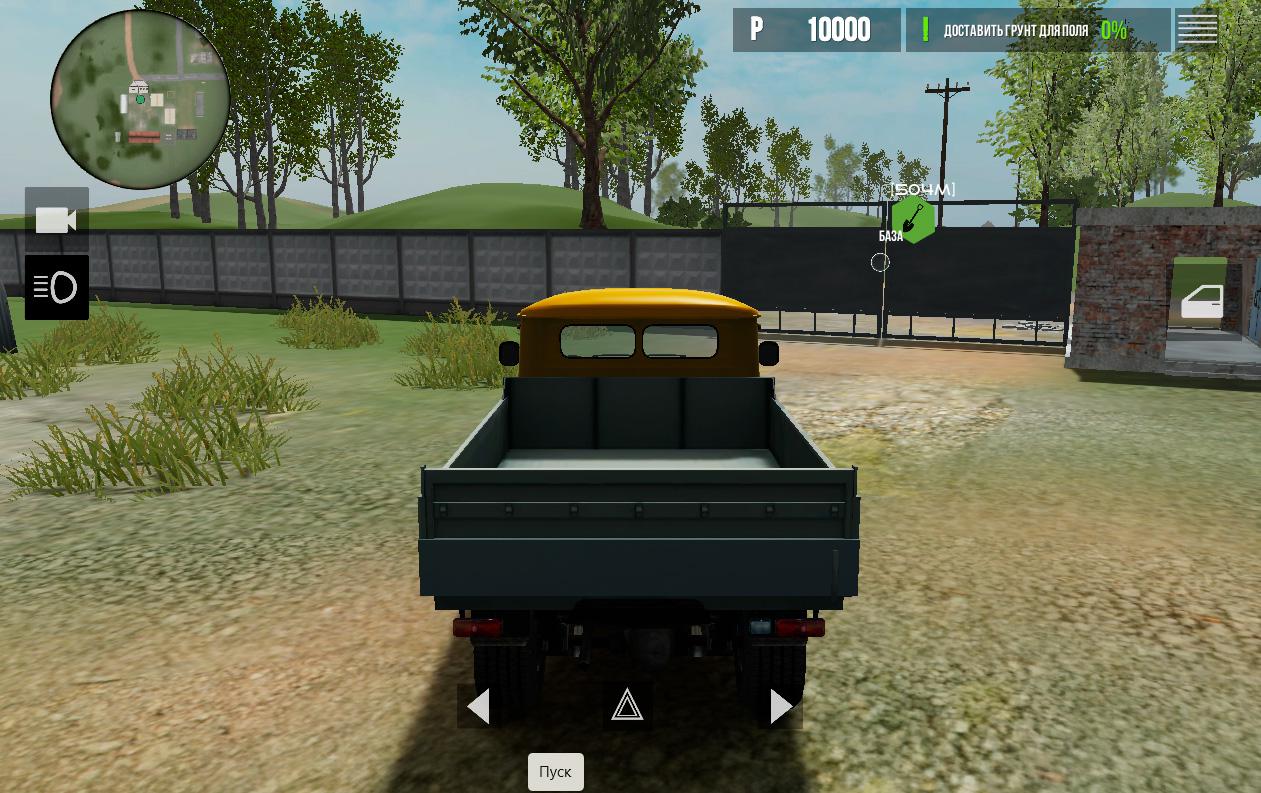Click the circular minimap
Viewport: 1261px width, 793px height.
pyautogui.click(x=140, y=99)
